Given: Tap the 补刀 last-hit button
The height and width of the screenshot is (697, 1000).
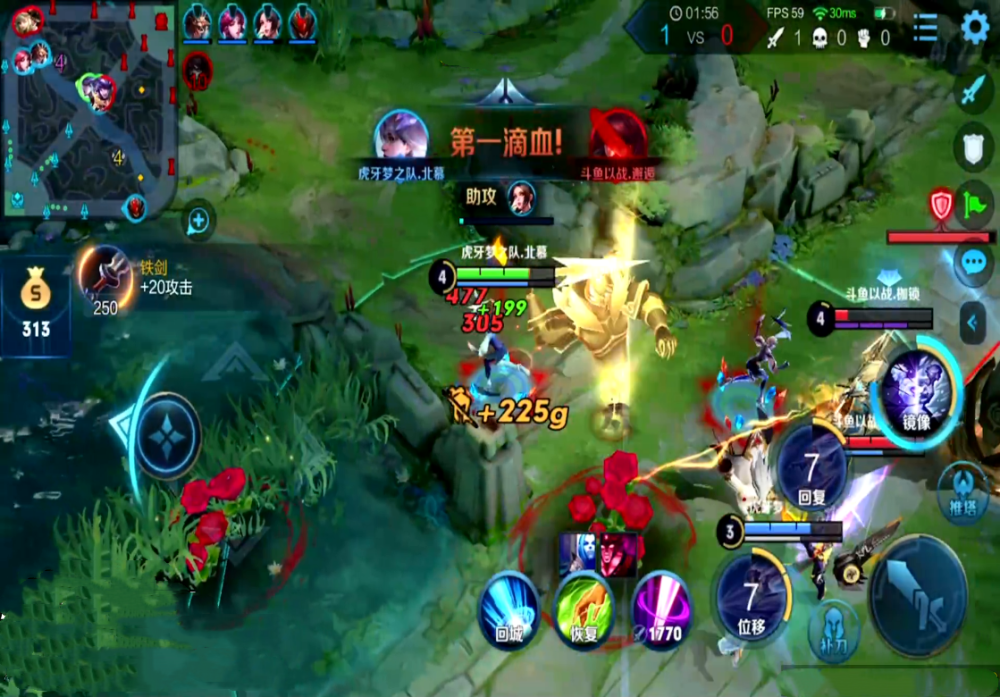Looking at the screenshot, I should click(x=833, y=627).
